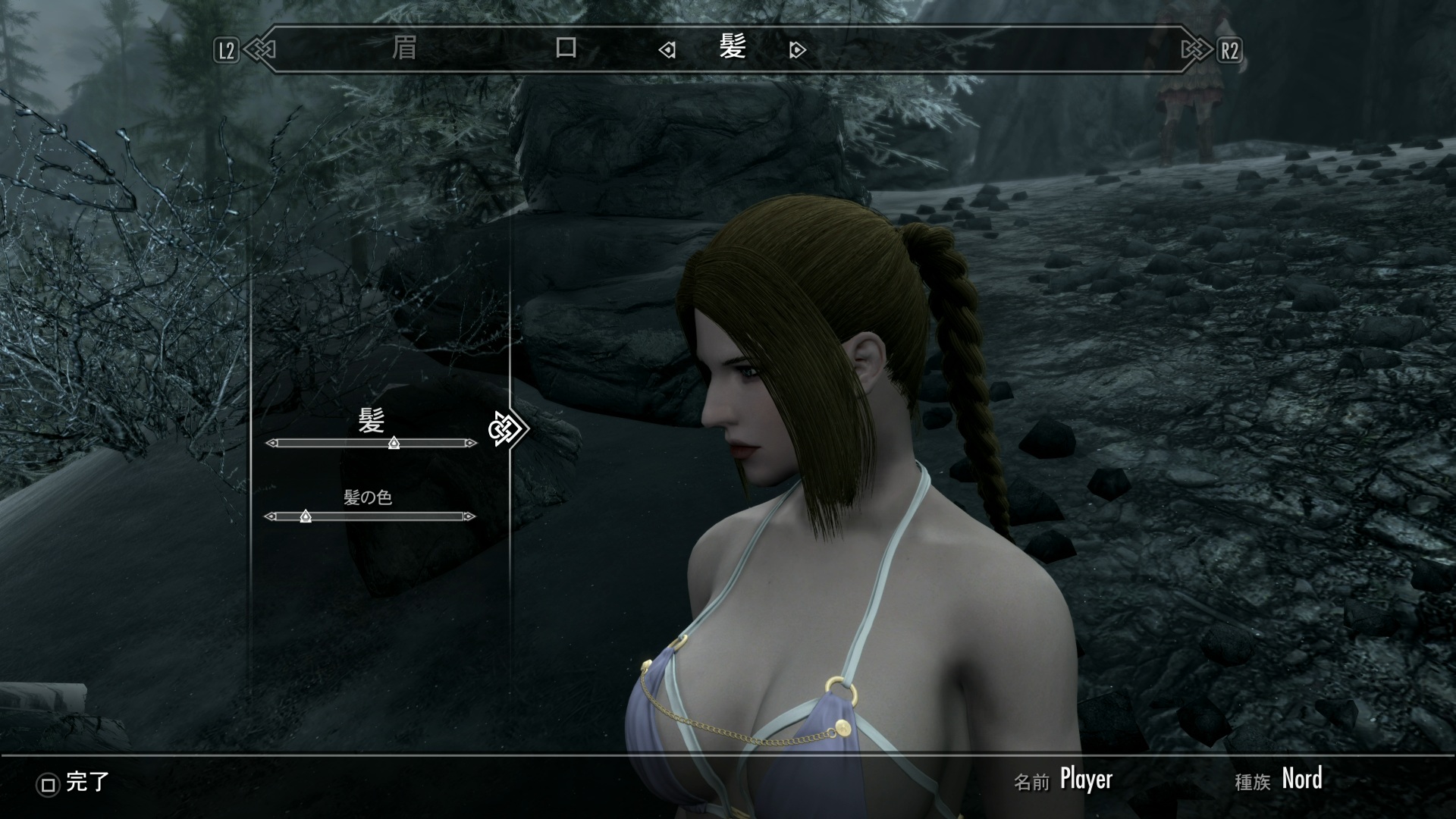Edit the 名前 name field showing Player
1456x819 pixels.
1085,779
